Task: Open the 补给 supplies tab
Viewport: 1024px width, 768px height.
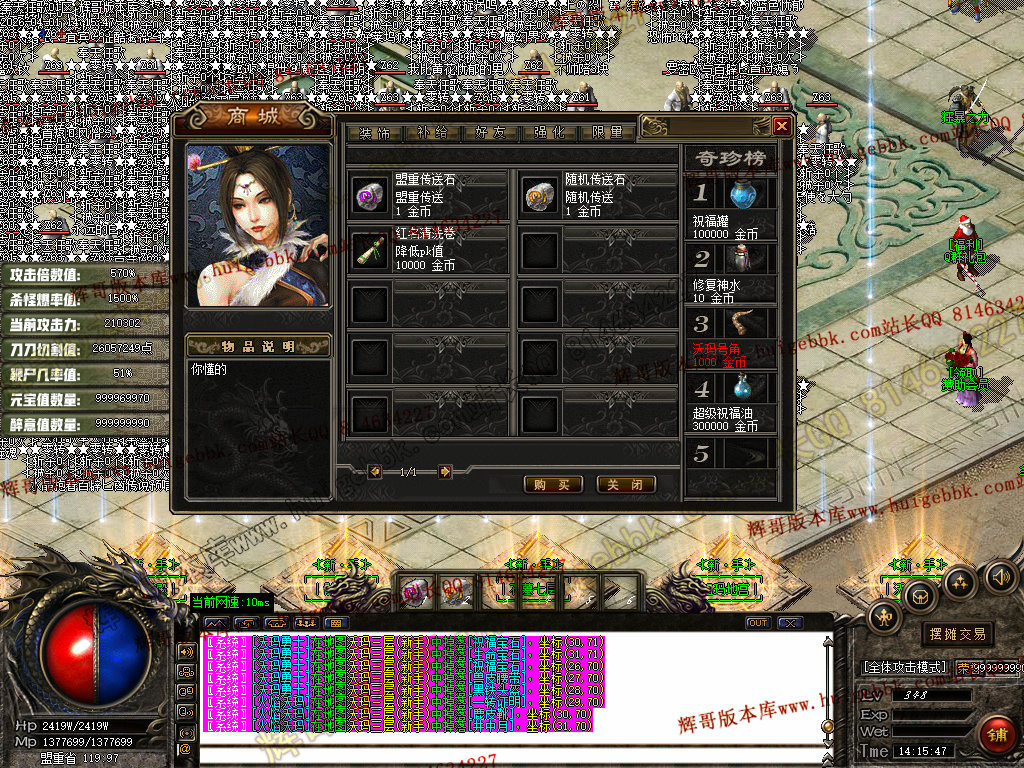Action: [433, 133]
